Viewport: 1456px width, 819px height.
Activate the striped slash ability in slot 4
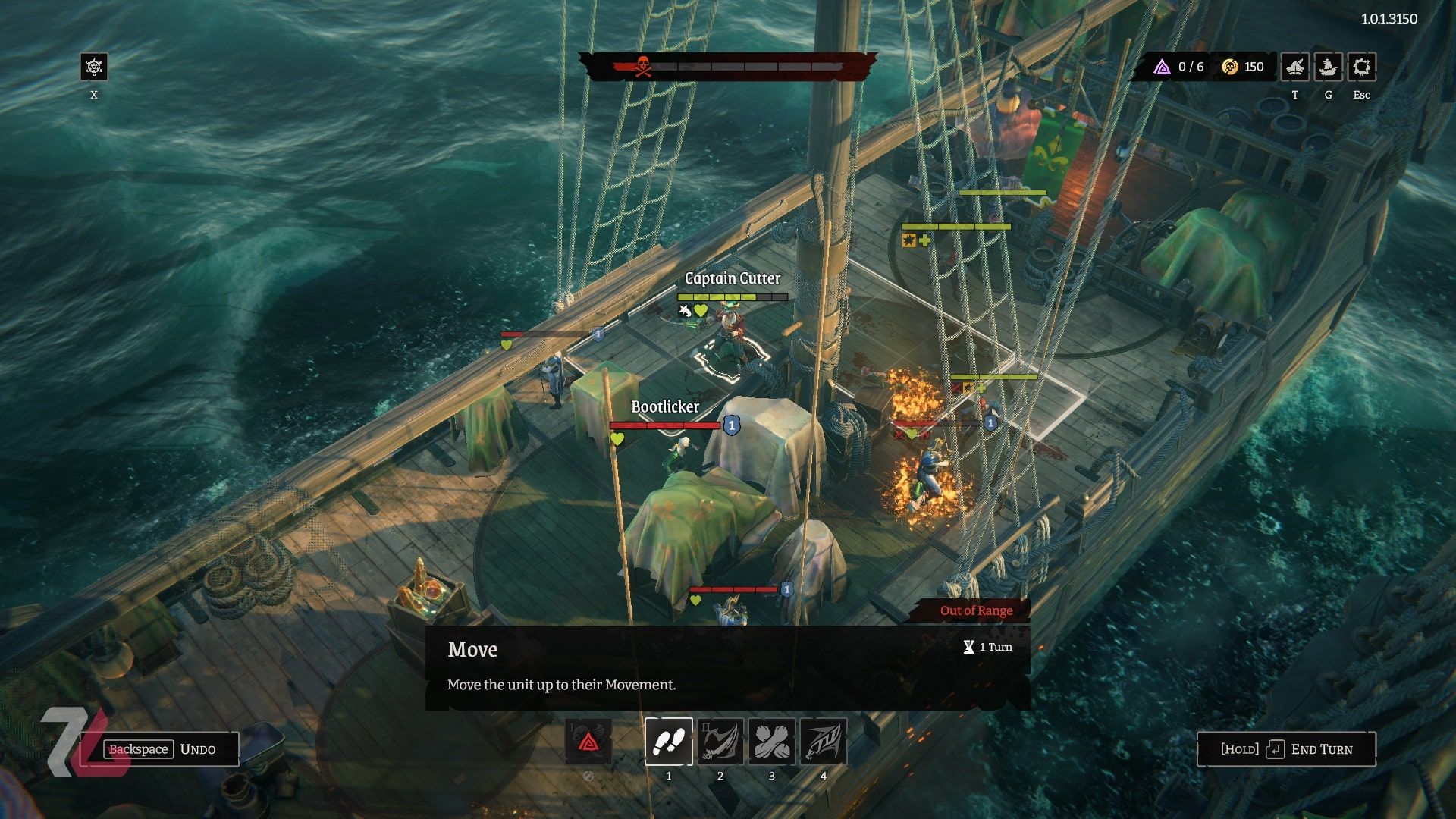(x=823, y=741)
